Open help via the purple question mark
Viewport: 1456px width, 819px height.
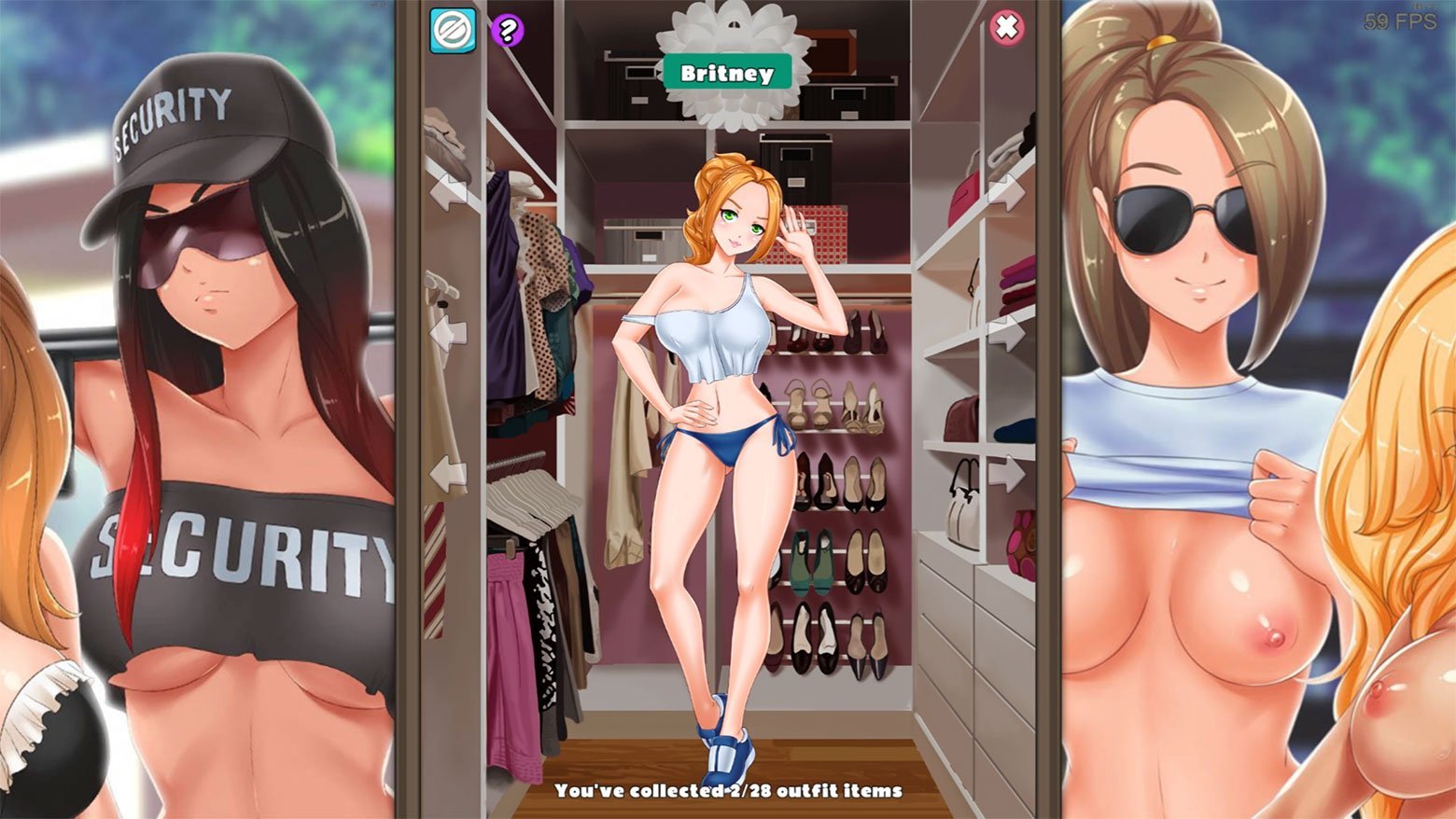(507, 30)
